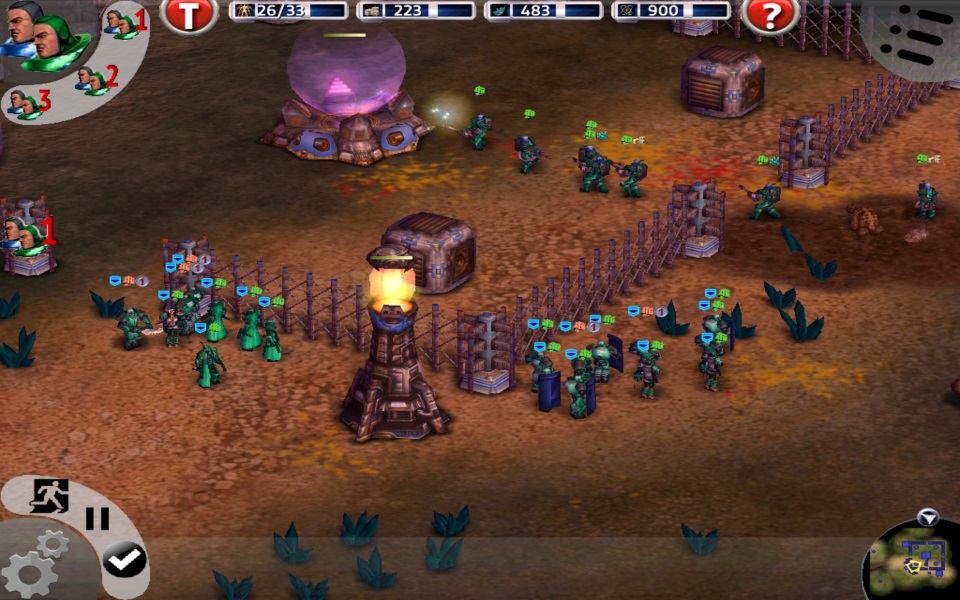The height and width of the screenshot is (600, 960).
Task: Open help with the red question mark
Action: point(770,14)
